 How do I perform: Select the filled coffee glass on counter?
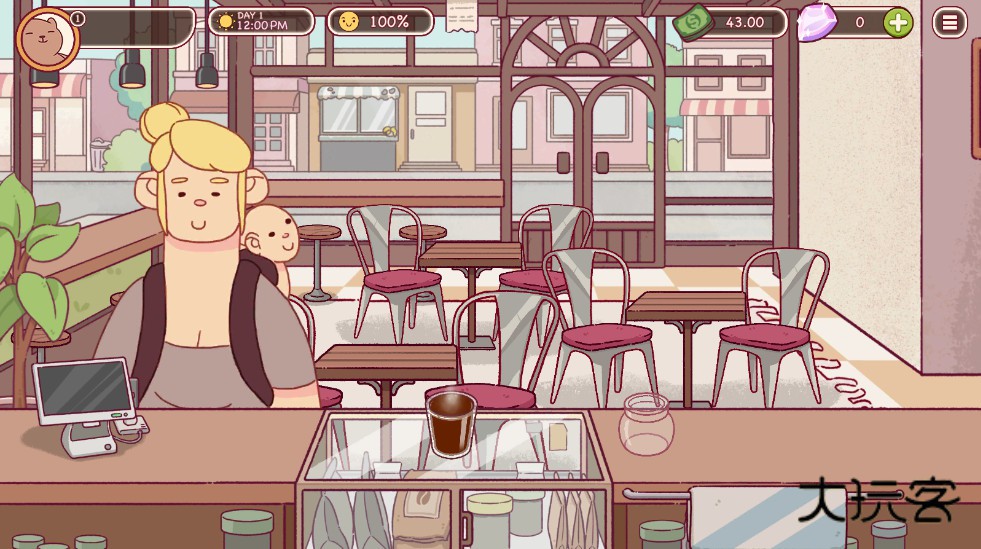click(x=451, y=424)
